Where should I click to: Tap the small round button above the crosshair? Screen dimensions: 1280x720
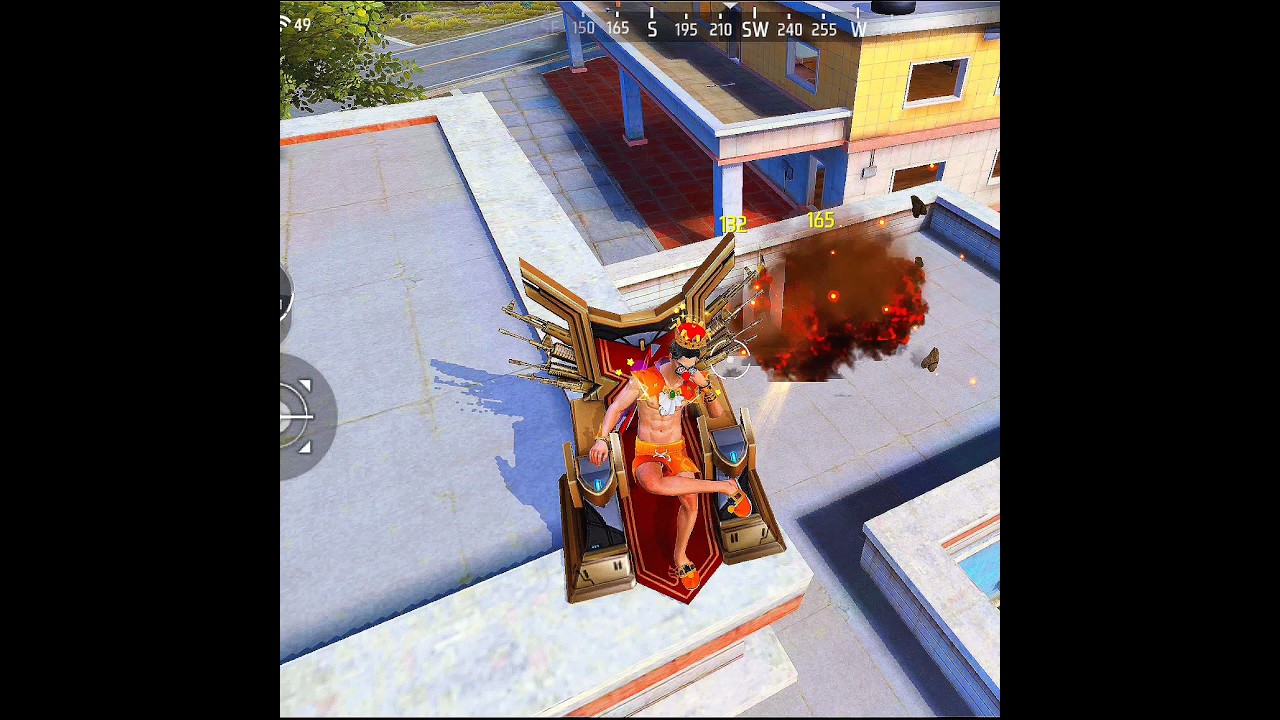coord(285,296)
